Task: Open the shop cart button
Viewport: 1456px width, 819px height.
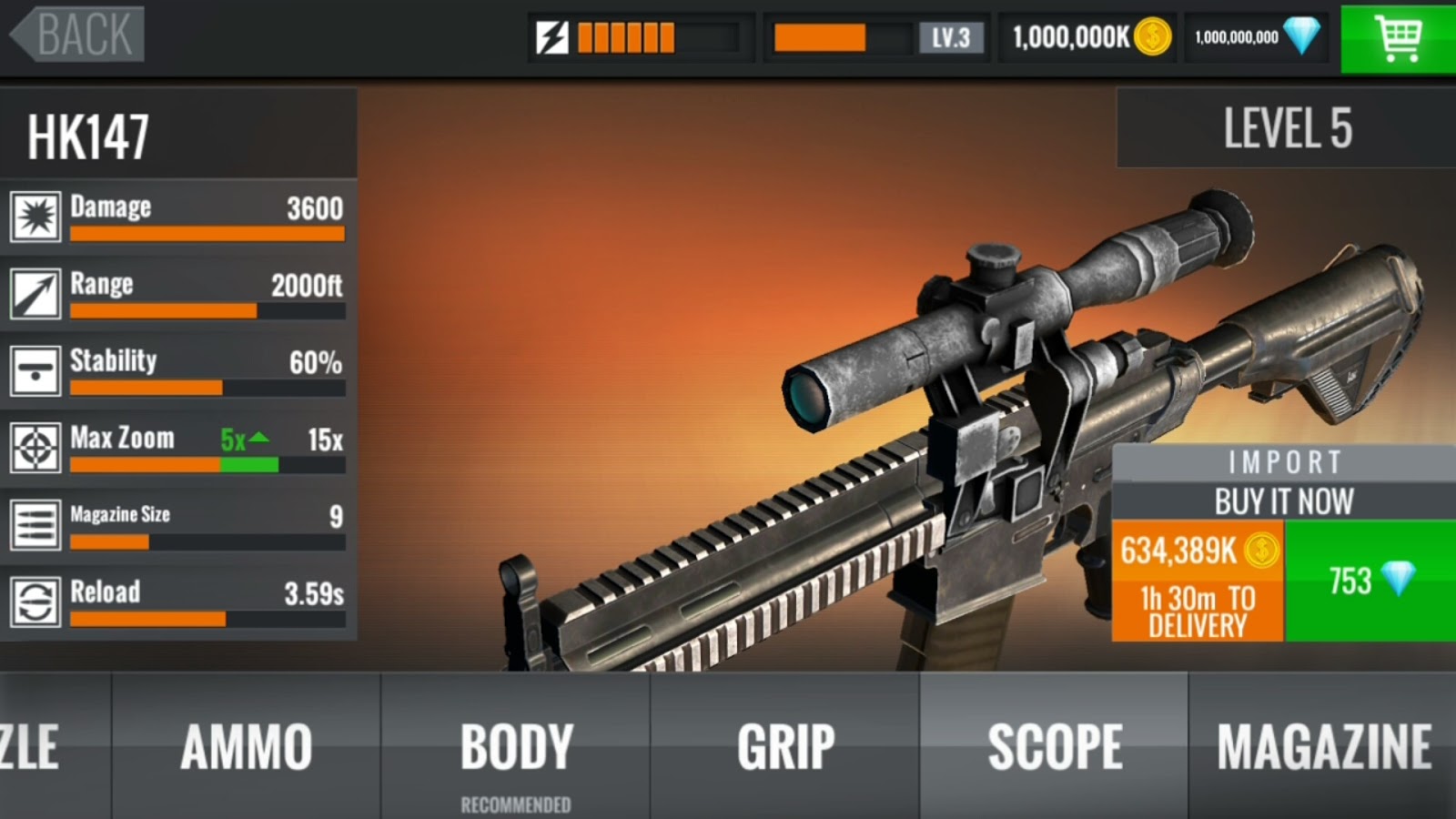Action: tap(1398, 37)
